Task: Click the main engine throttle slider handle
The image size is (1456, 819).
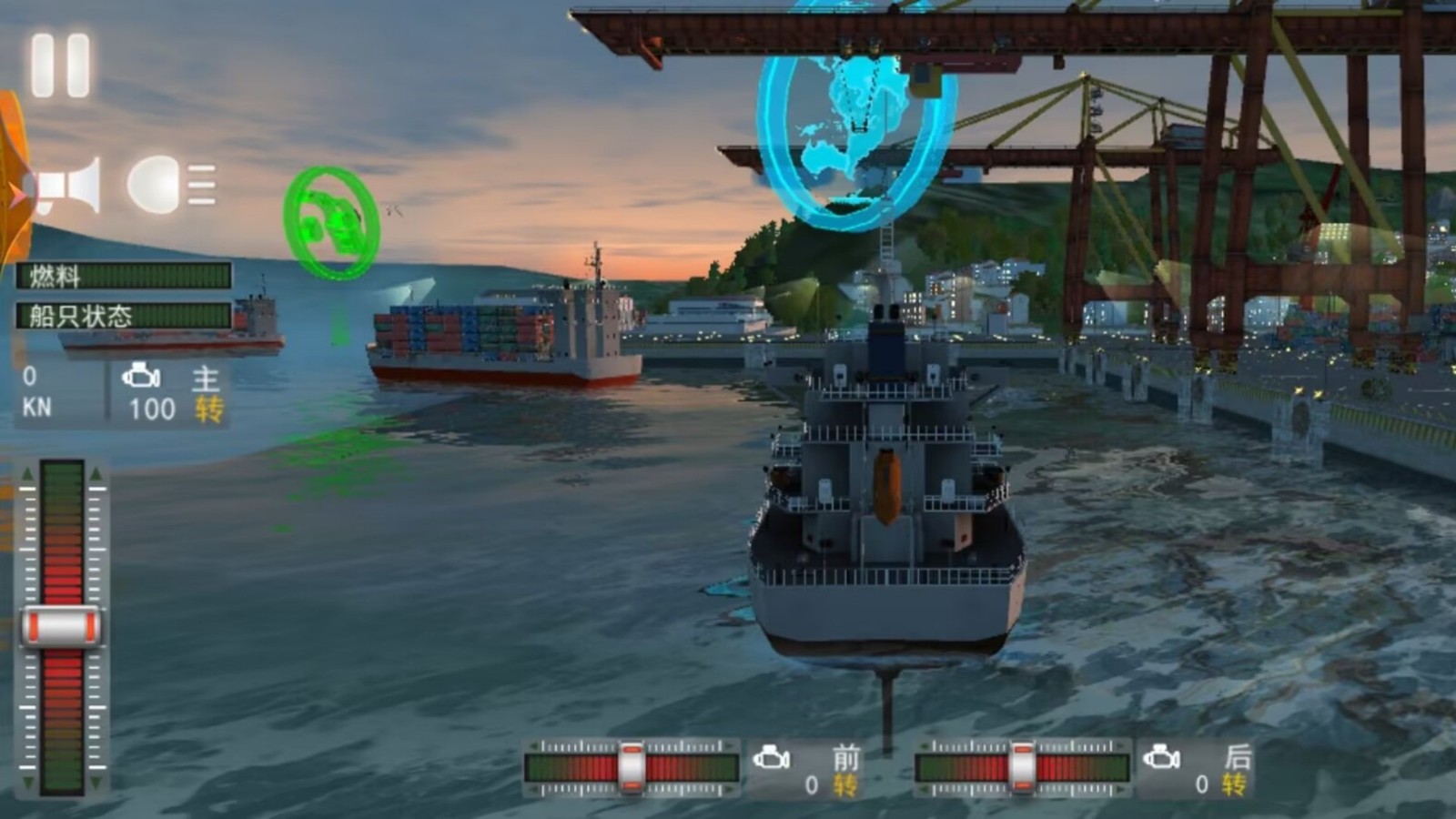Action: (62, 627)
